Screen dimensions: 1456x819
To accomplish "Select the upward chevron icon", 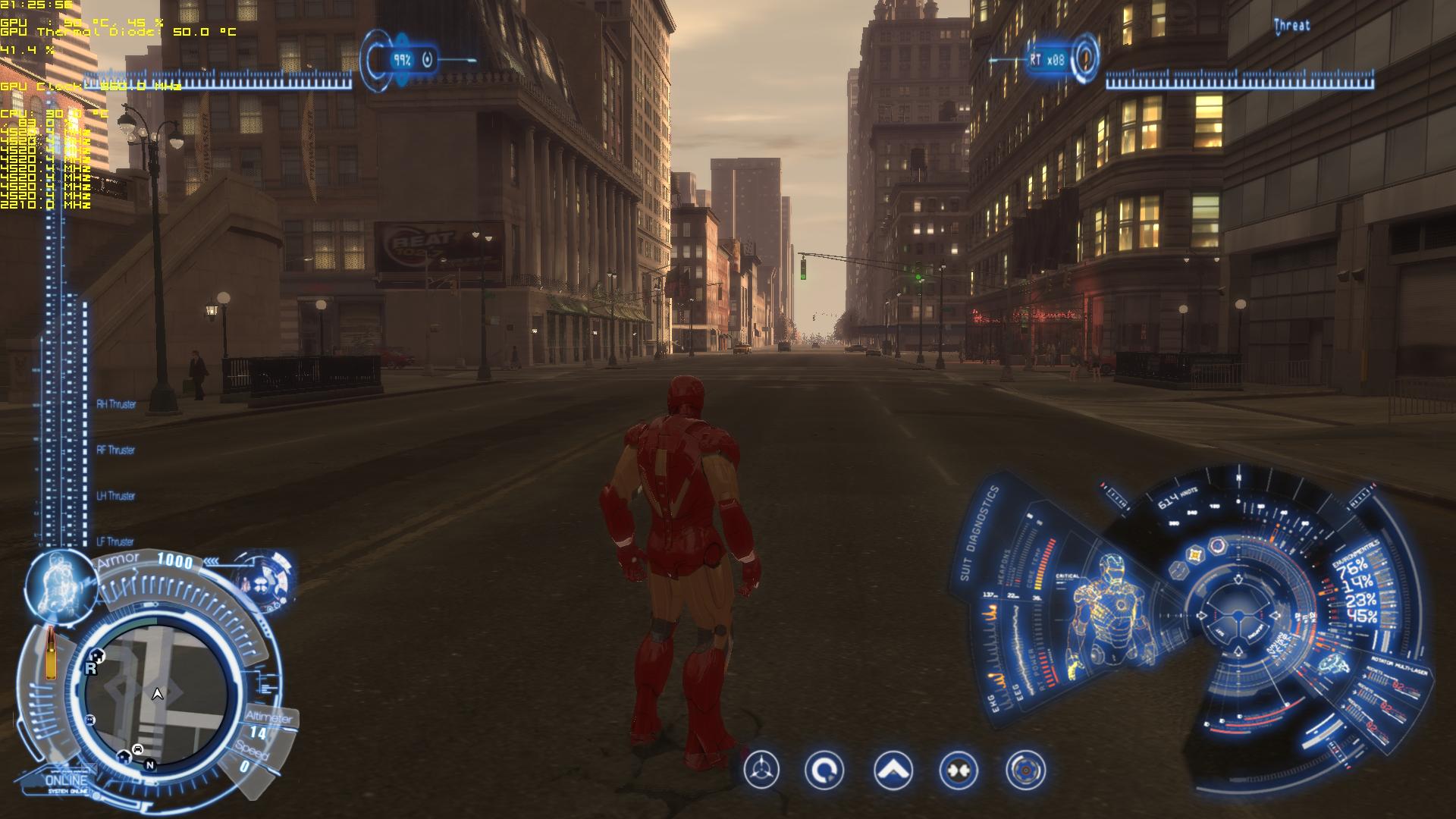I will click(893, 771).
